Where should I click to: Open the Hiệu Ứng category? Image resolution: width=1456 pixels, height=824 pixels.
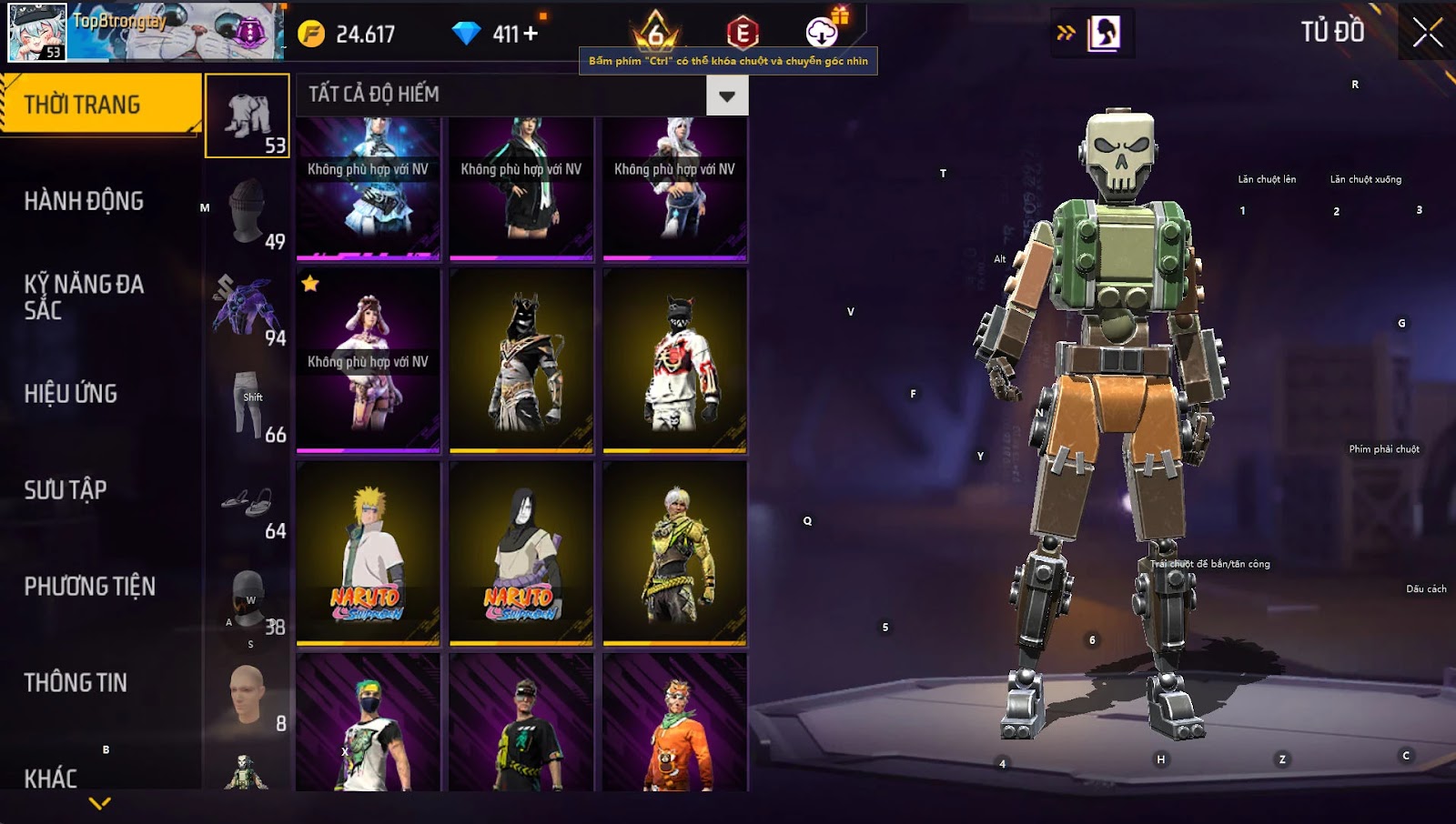click(71, 394)
